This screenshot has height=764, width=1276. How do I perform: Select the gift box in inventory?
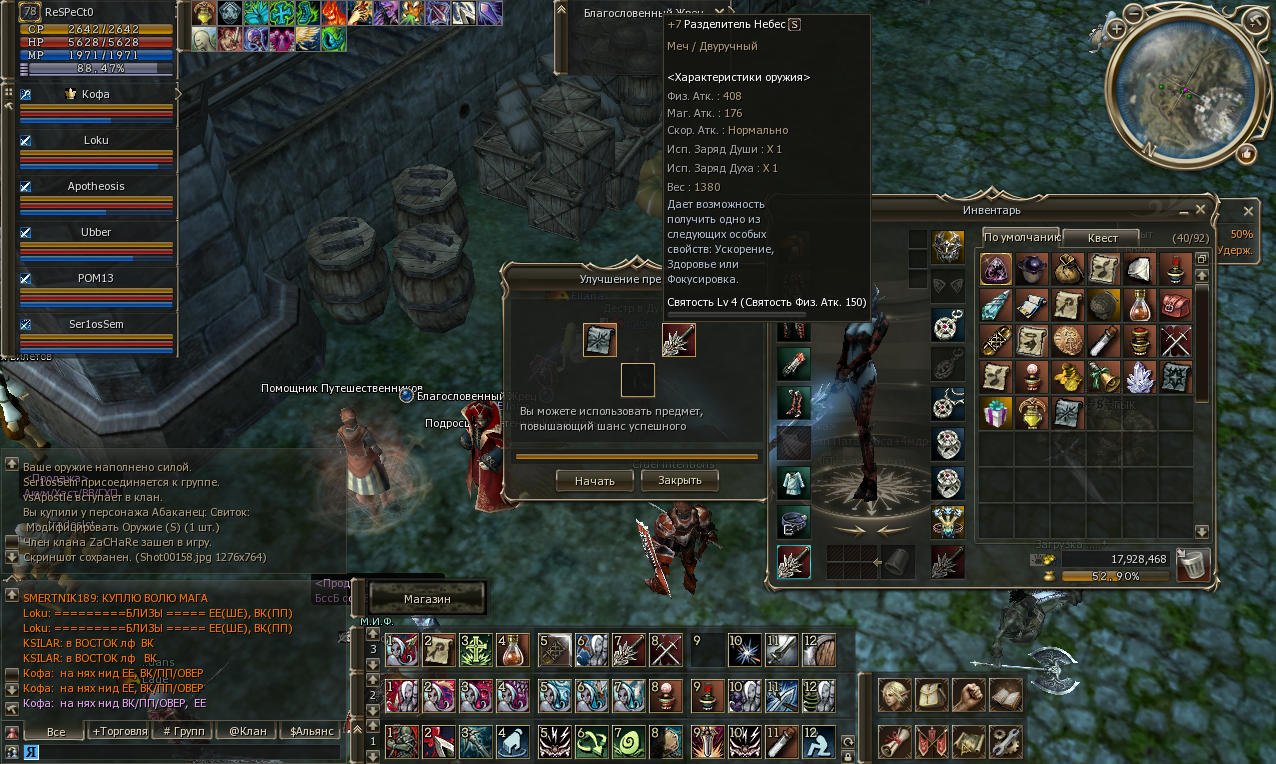(996, 412)
